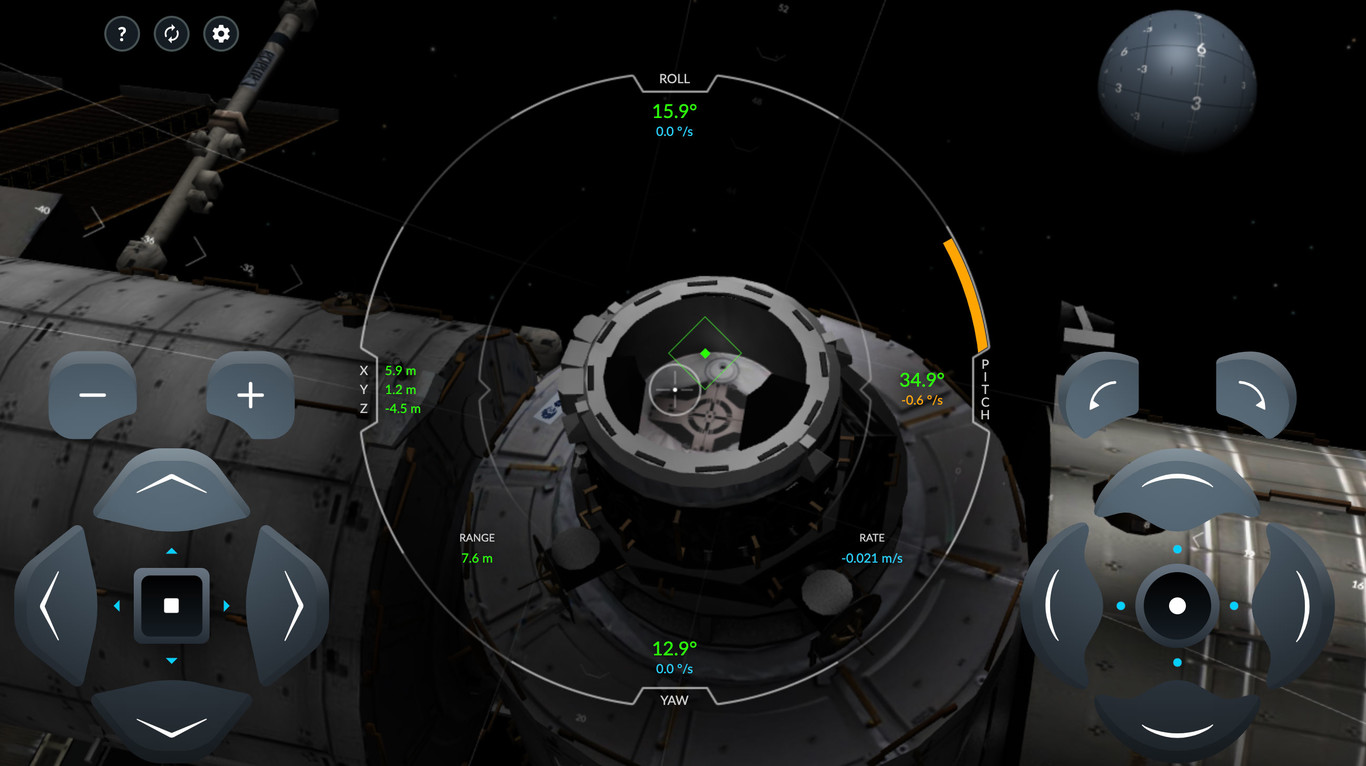Viewport: 1366px width, 766px height.
Task: Click the translate-right chevron control
Action: 296,605
